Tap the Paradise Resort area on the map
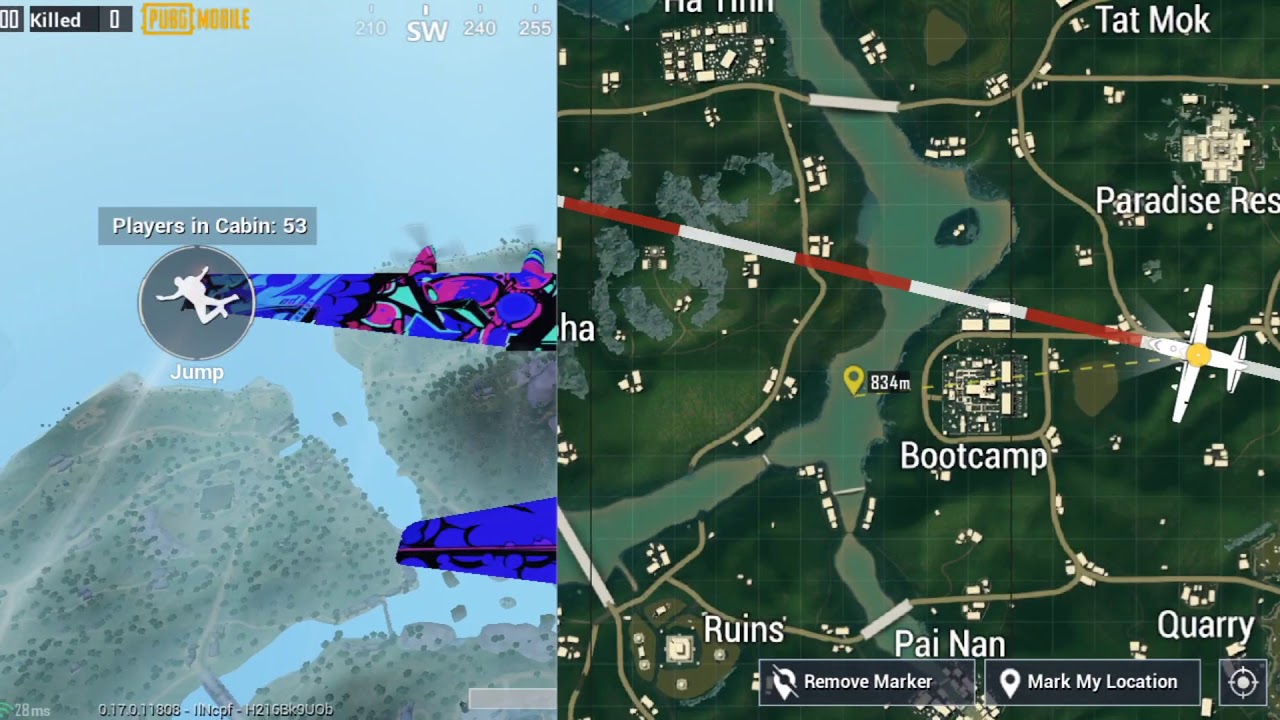 [x=1186, y=200]
